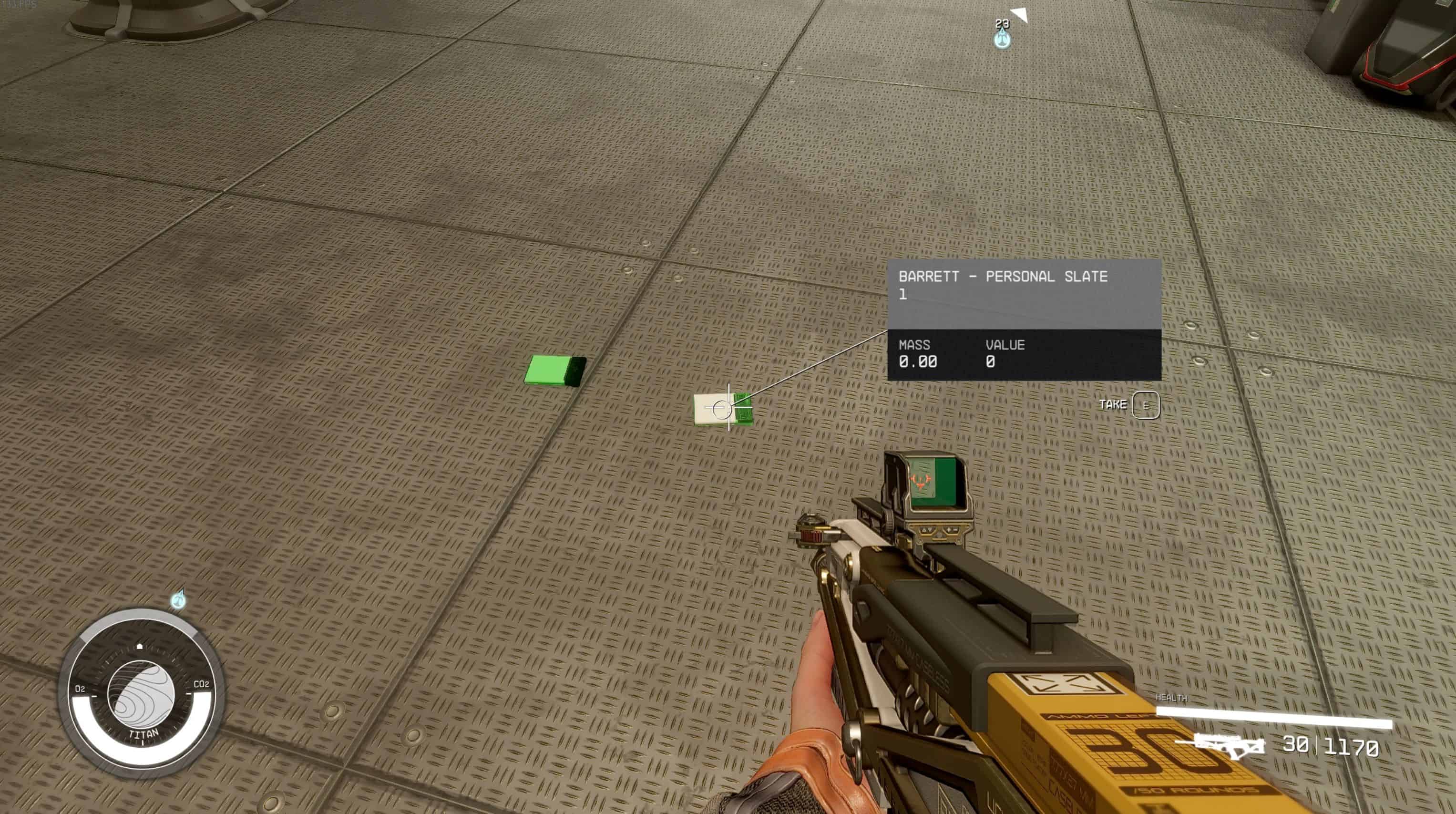
Task: Click the quest marker showing distance 23
Action: [1002, 38]
